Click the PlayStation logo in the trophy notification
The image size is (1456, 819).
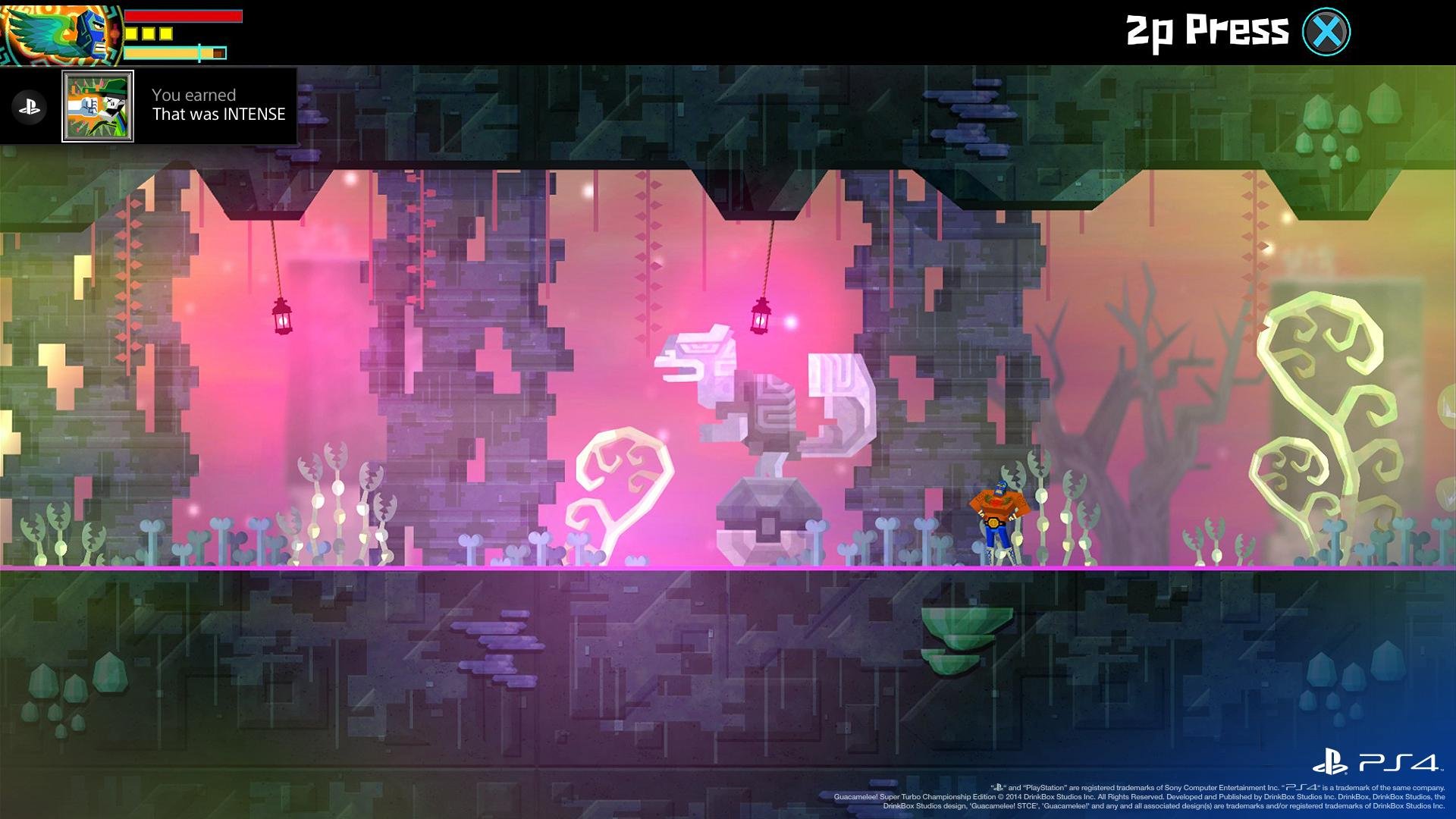(x=28, y=105)
